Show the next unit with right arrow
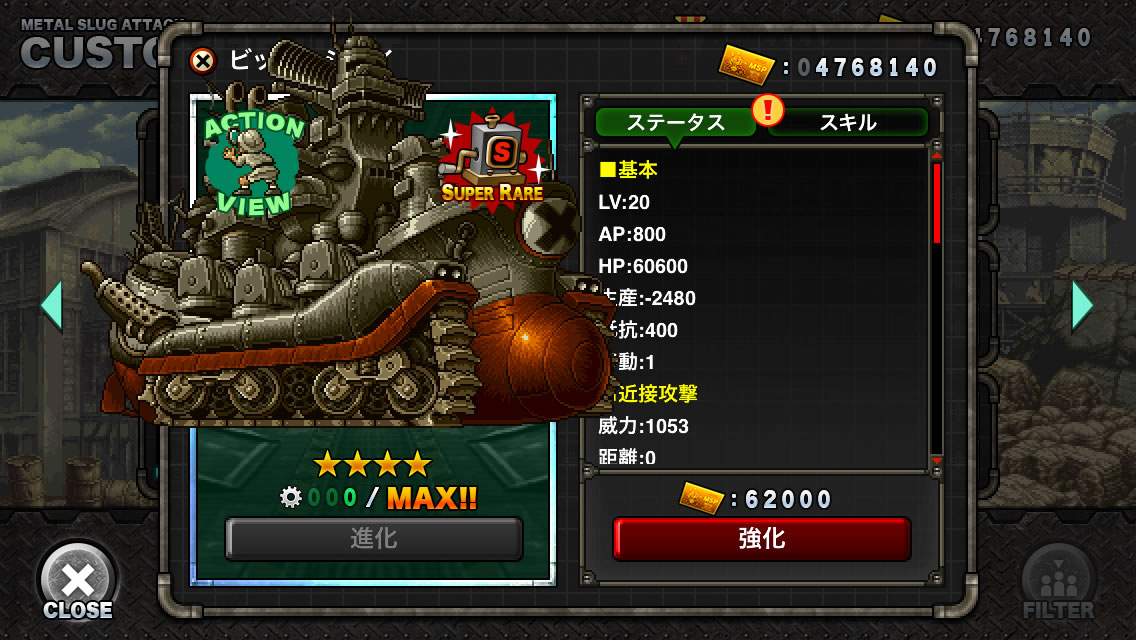Image resolution: width=1136 pixels, height=640 pixels. pos(1082,305)
